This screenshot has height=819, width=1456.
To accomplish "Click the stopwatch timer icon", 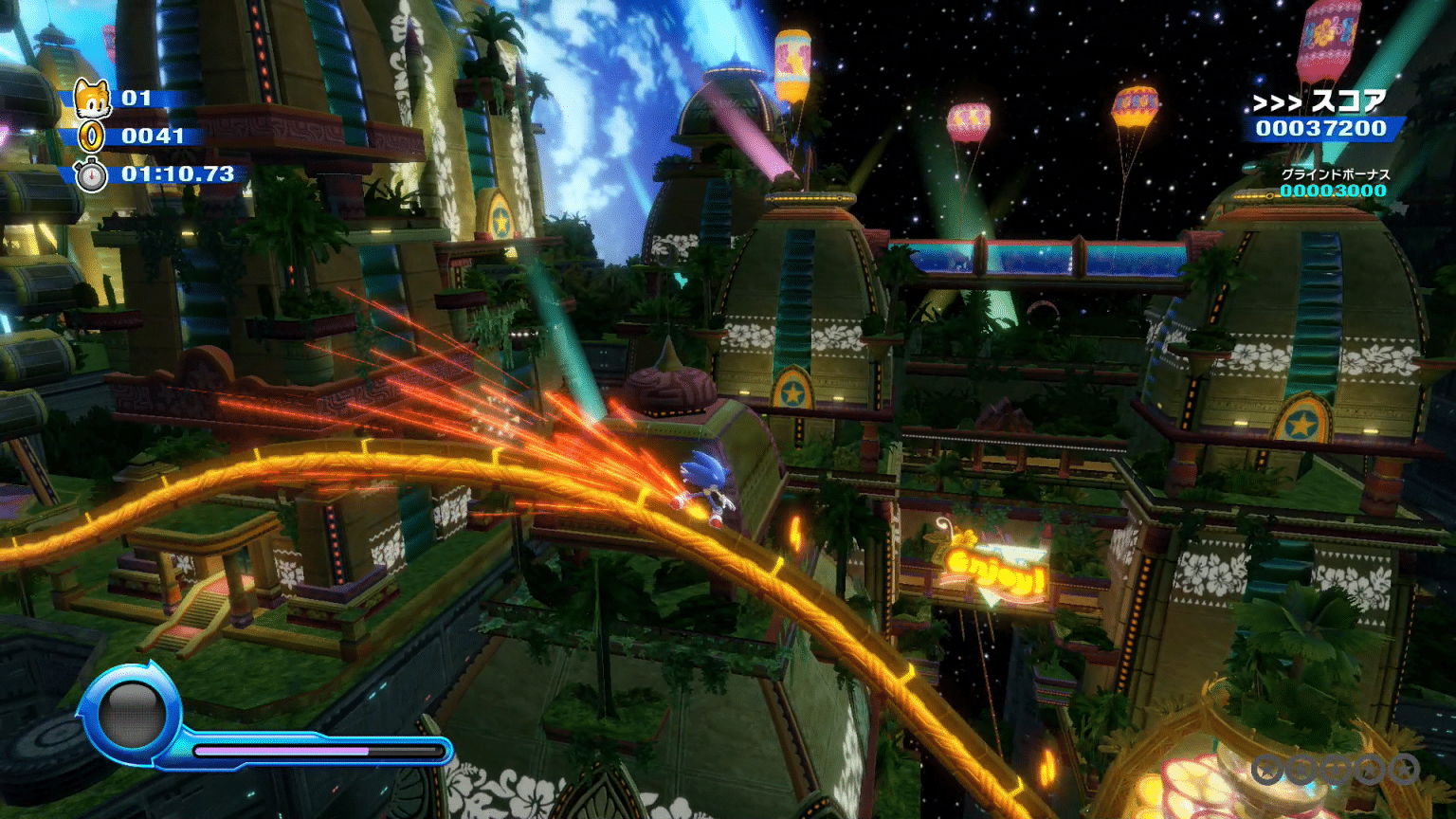I will pyautogui.click(x=91, y=175).
